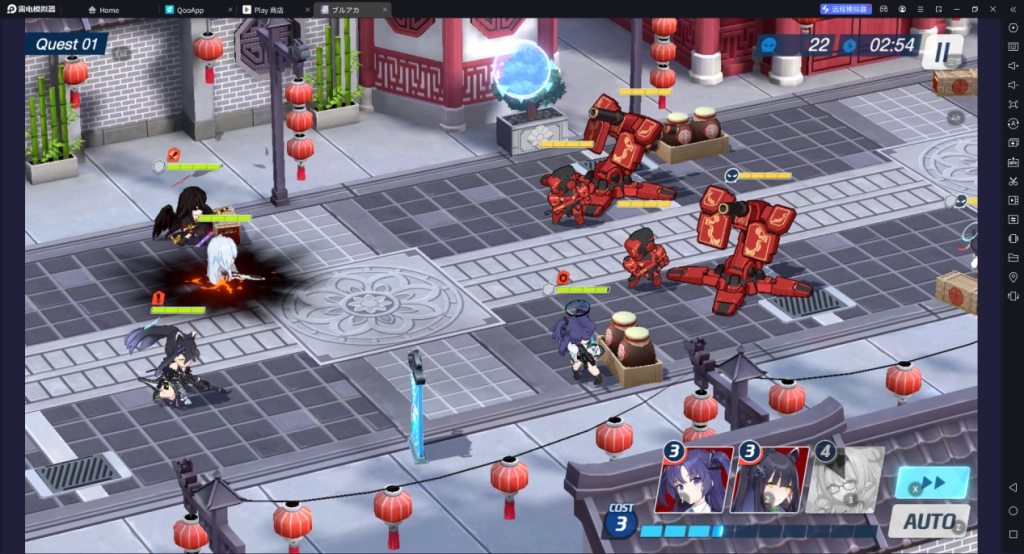This screenshot has height=554, width=1024.
Task: Open the Home tab in the emulator
Action: [120, 9]
